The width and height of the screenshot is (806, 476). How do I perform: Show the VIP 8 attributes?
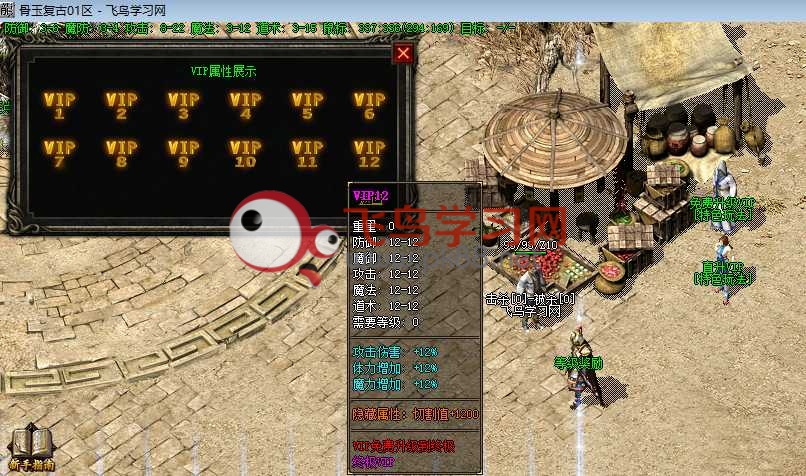[x=122, y=154]
